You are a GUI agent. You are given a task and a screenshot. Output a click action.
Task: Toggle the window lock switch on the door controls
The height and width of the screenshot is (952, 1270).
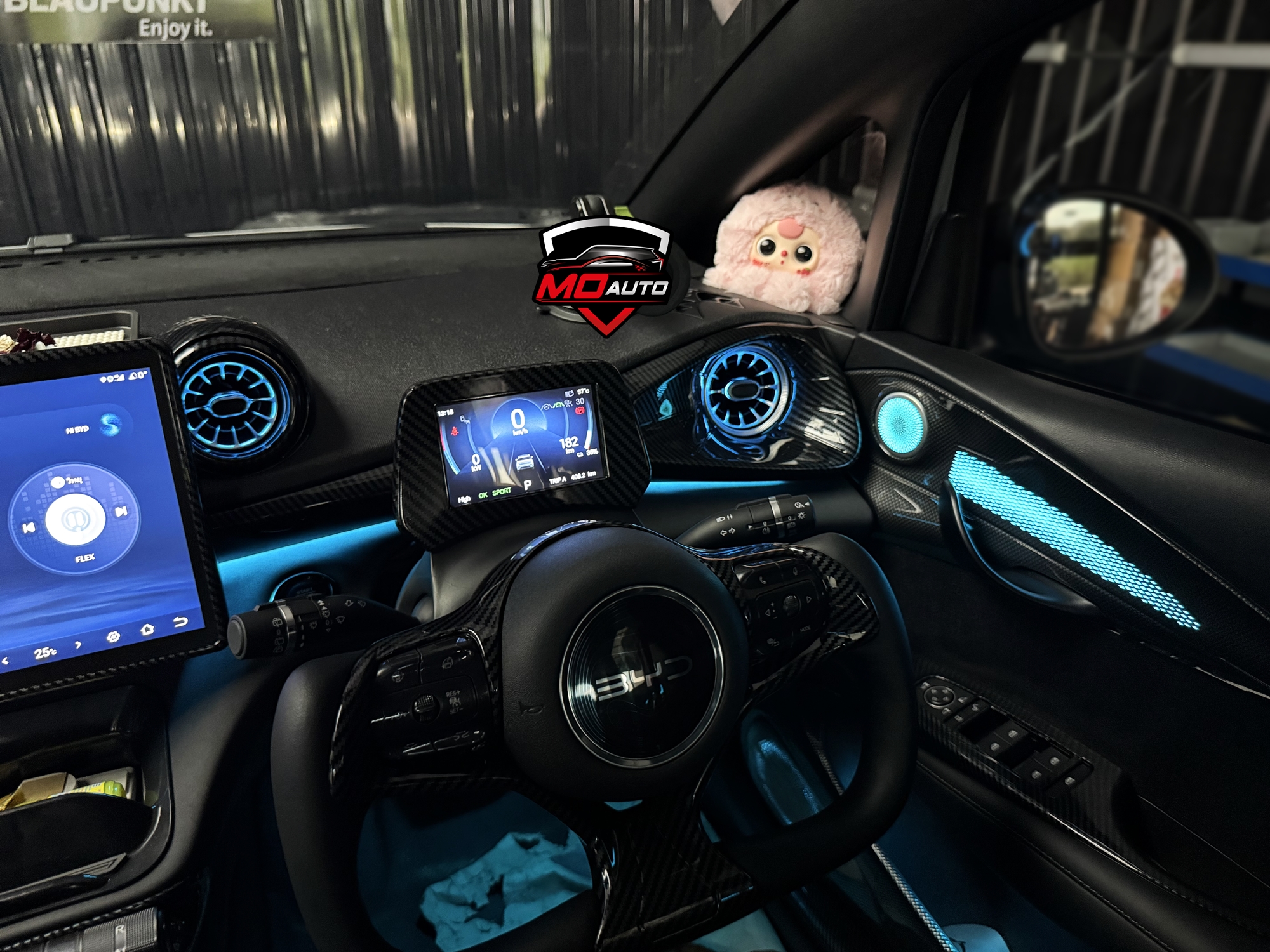(x=974, y=706)
